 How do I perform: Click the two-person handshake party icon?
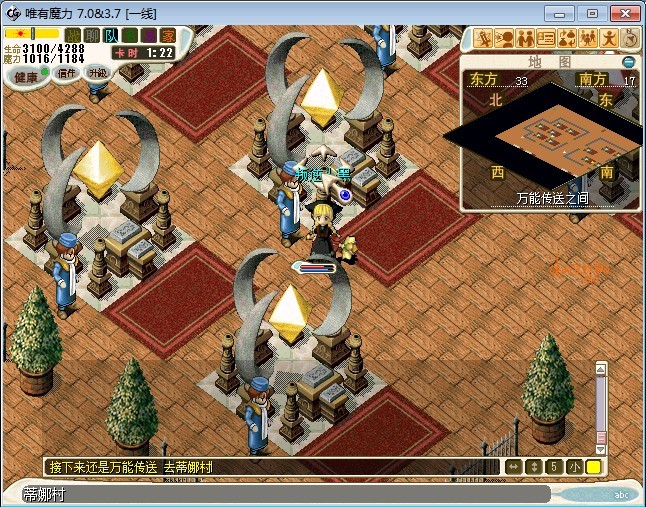pos(526,38)
